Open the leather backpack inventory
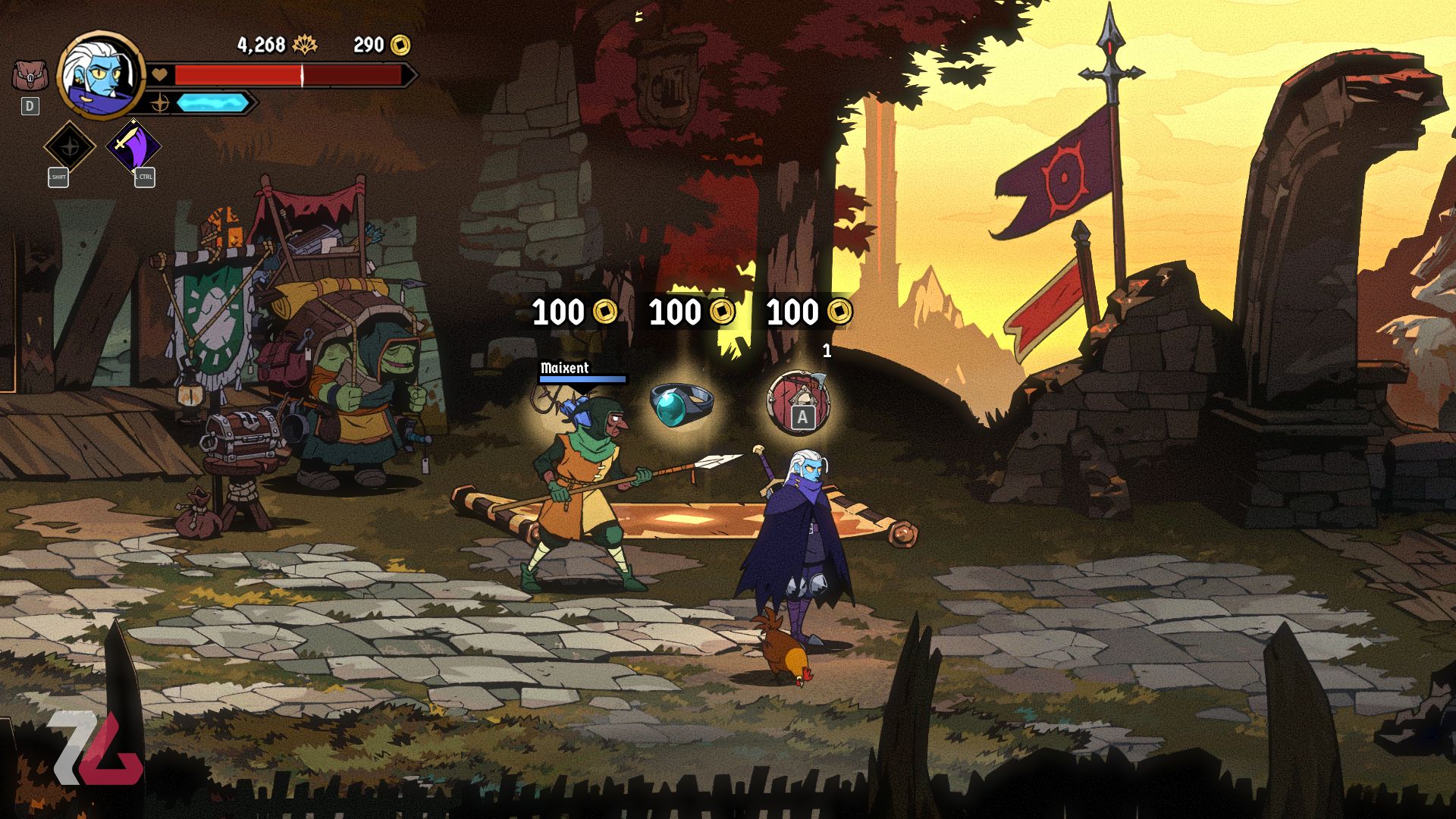Viewport: 1456px width, 819px height. 30,76
